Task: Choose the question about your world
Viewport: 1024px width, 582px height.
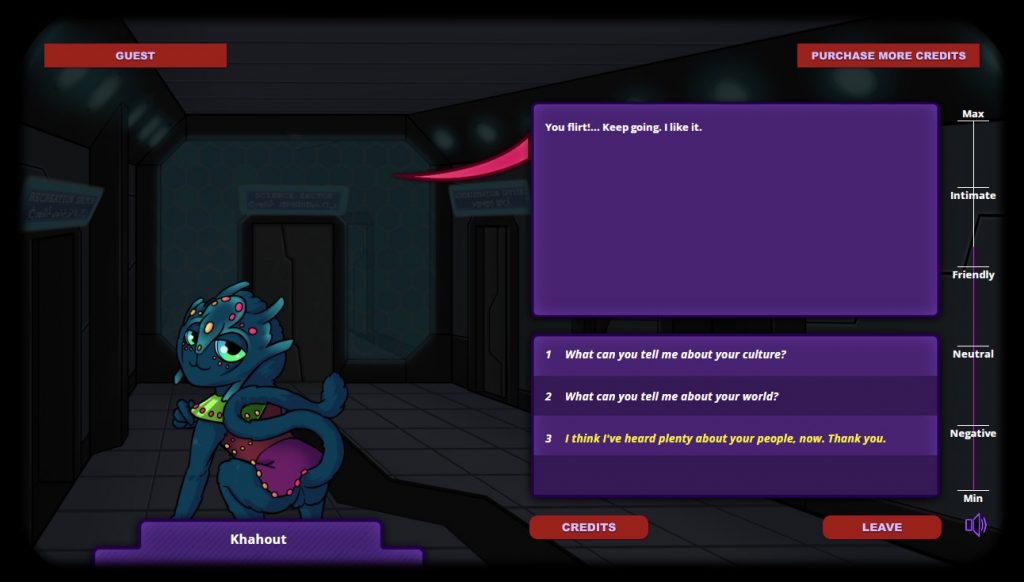Action: coord(671,397)
